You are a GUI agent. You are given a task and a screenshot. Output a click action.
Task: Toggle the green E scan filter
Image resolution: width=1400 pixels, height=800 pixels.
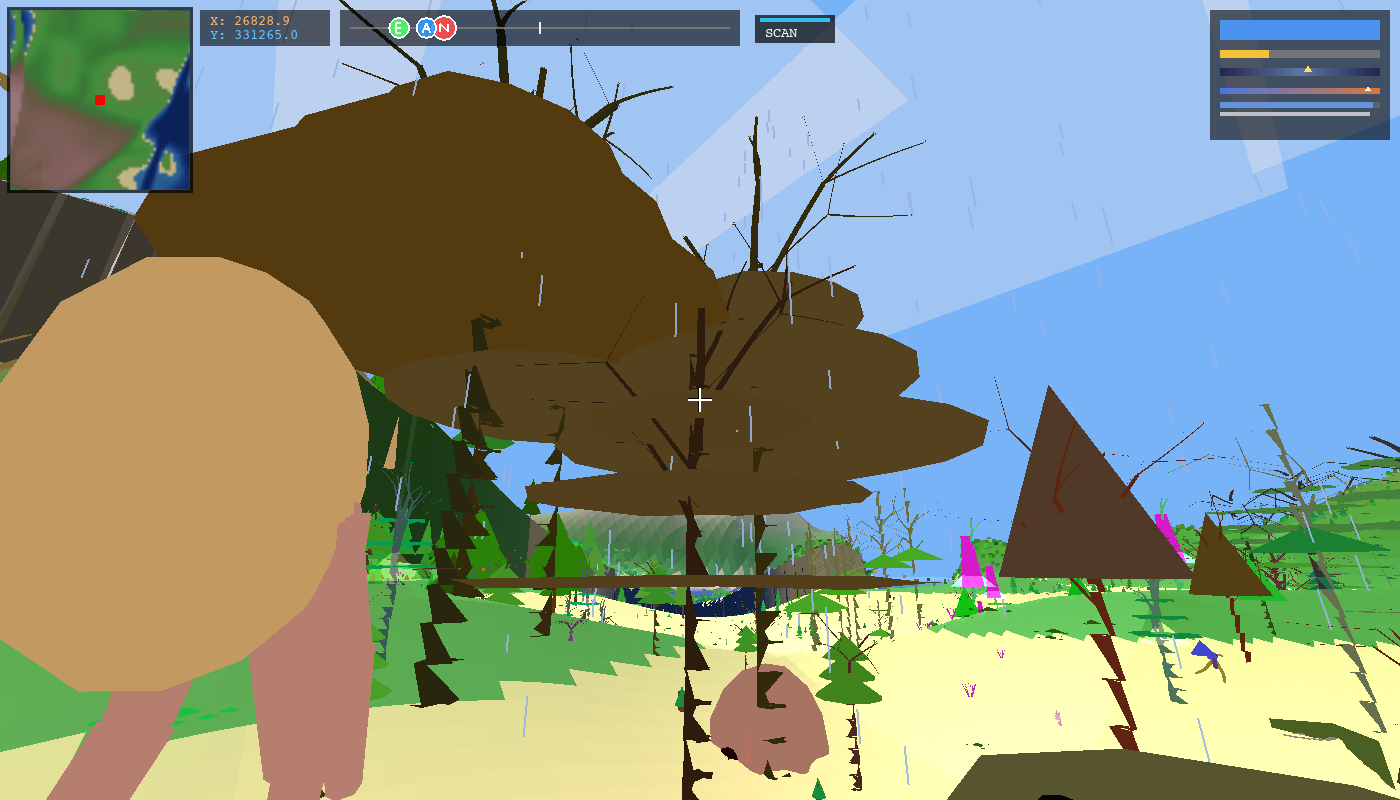coord(399,27)
